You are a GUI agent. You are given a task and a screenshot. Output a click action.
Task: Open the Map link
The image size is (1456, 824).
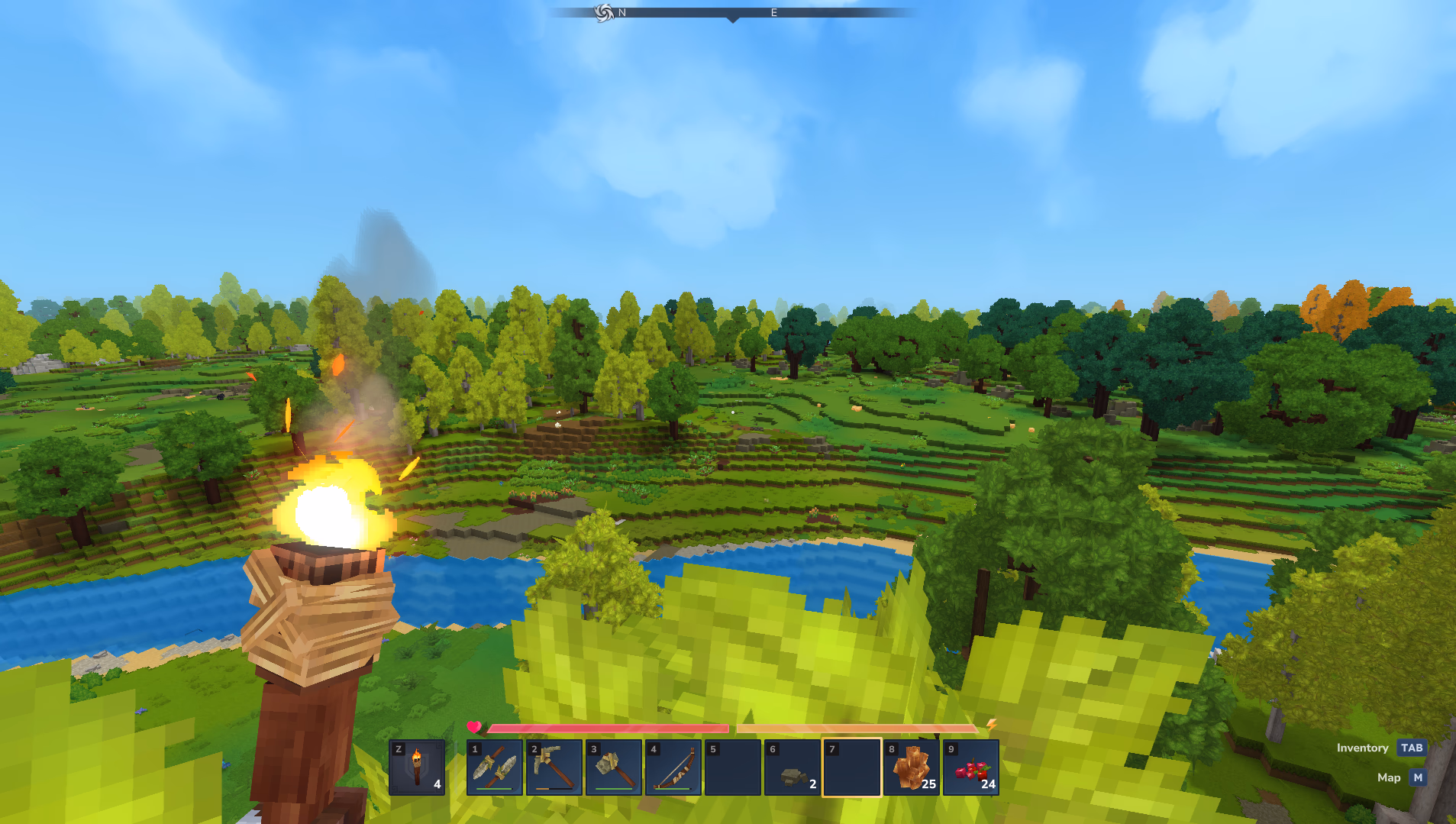tap(1390, 777)
